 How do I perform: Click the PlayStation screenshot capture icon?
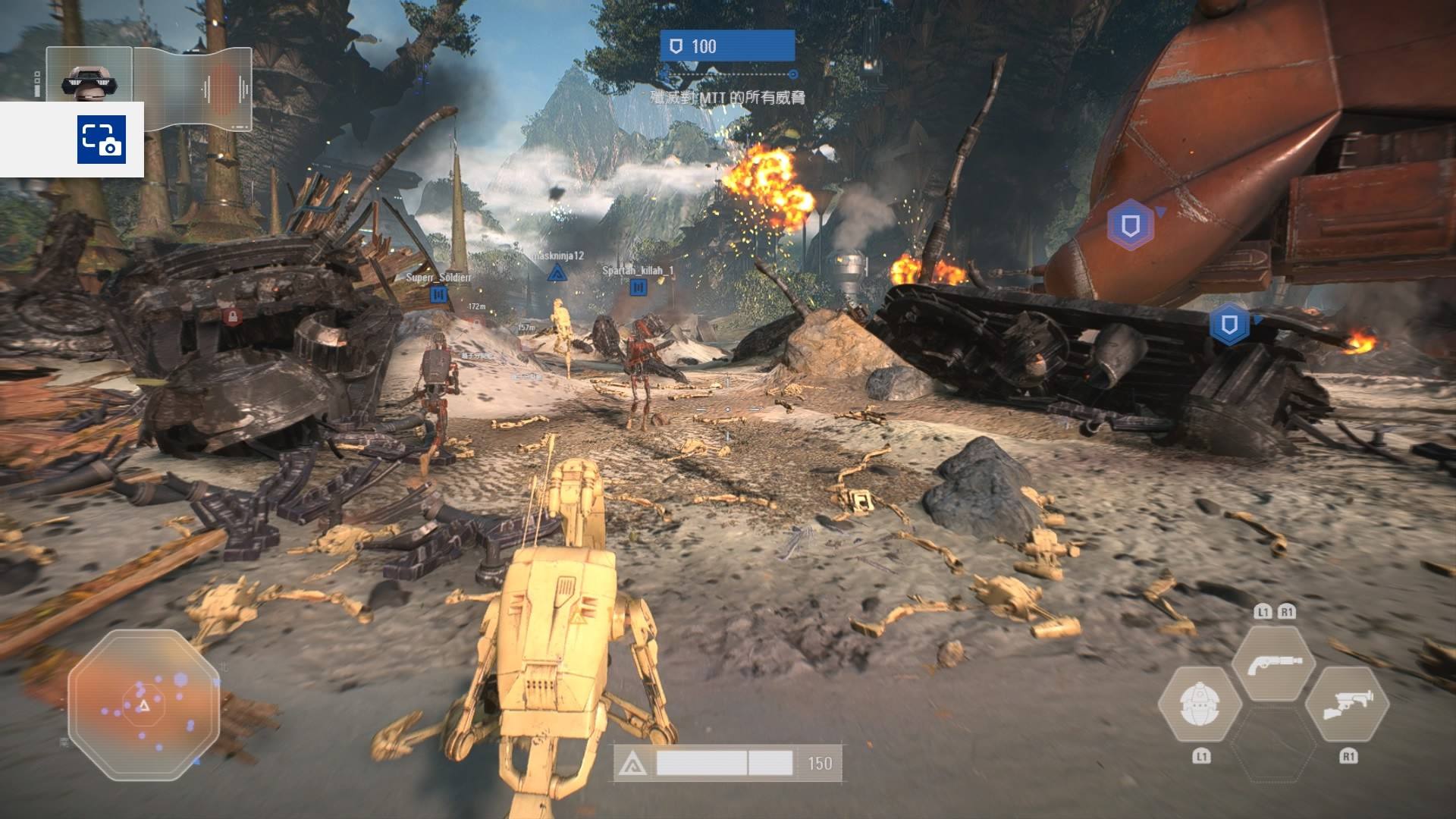click(x=101, y=140)
